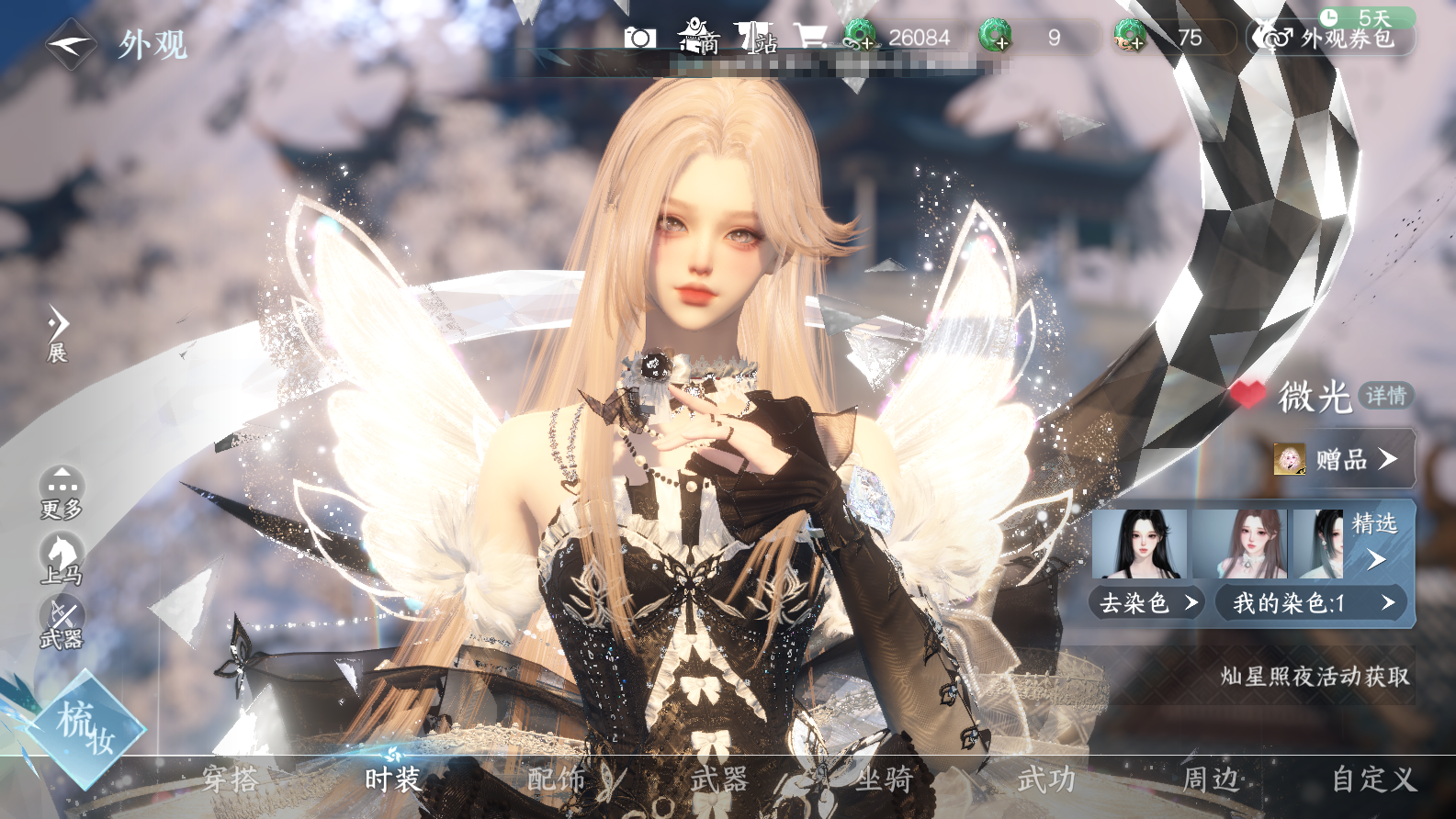Image resolution: width=1456 pixels, height=819 pixels.
Task: Open the 武功 martial arts tab
Action: tap(1046, 780)
